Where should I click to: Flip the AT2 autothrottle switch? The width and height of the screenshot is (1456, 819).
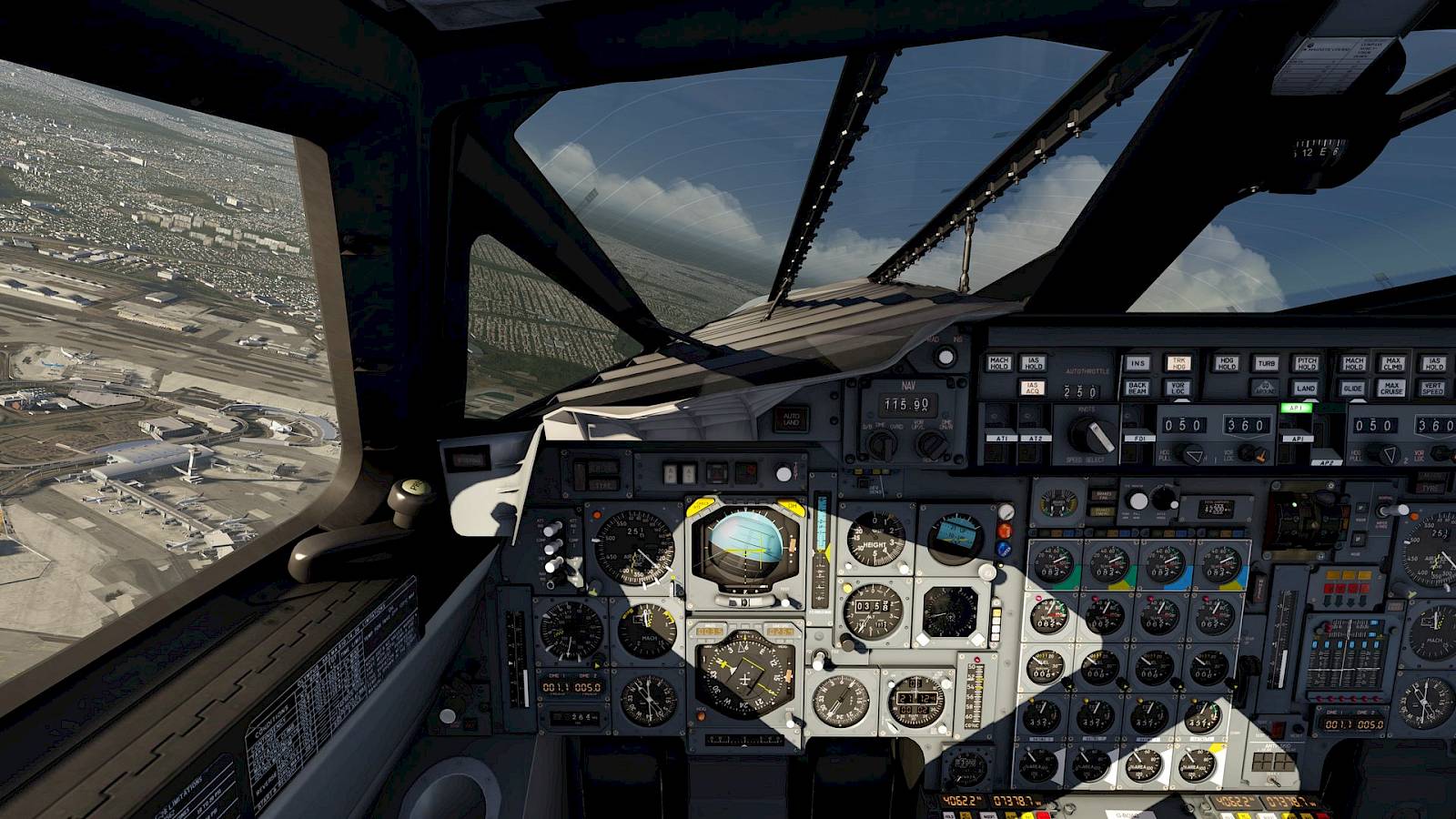(1034, 431)
